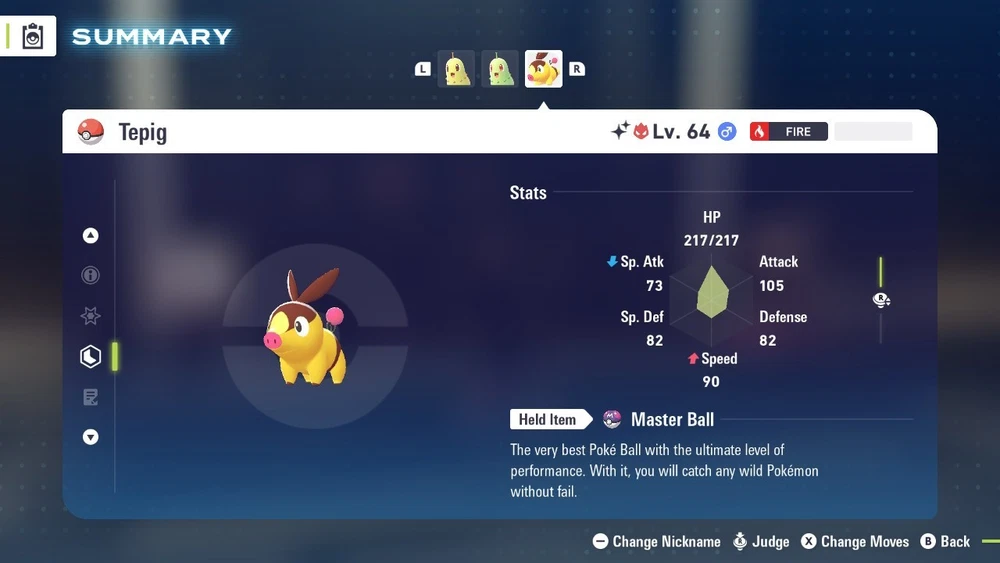The width and height of the screenshot is (1000, 563).
Task: Click the down arrow in the page selector
Action: click(x=91, y=437)
